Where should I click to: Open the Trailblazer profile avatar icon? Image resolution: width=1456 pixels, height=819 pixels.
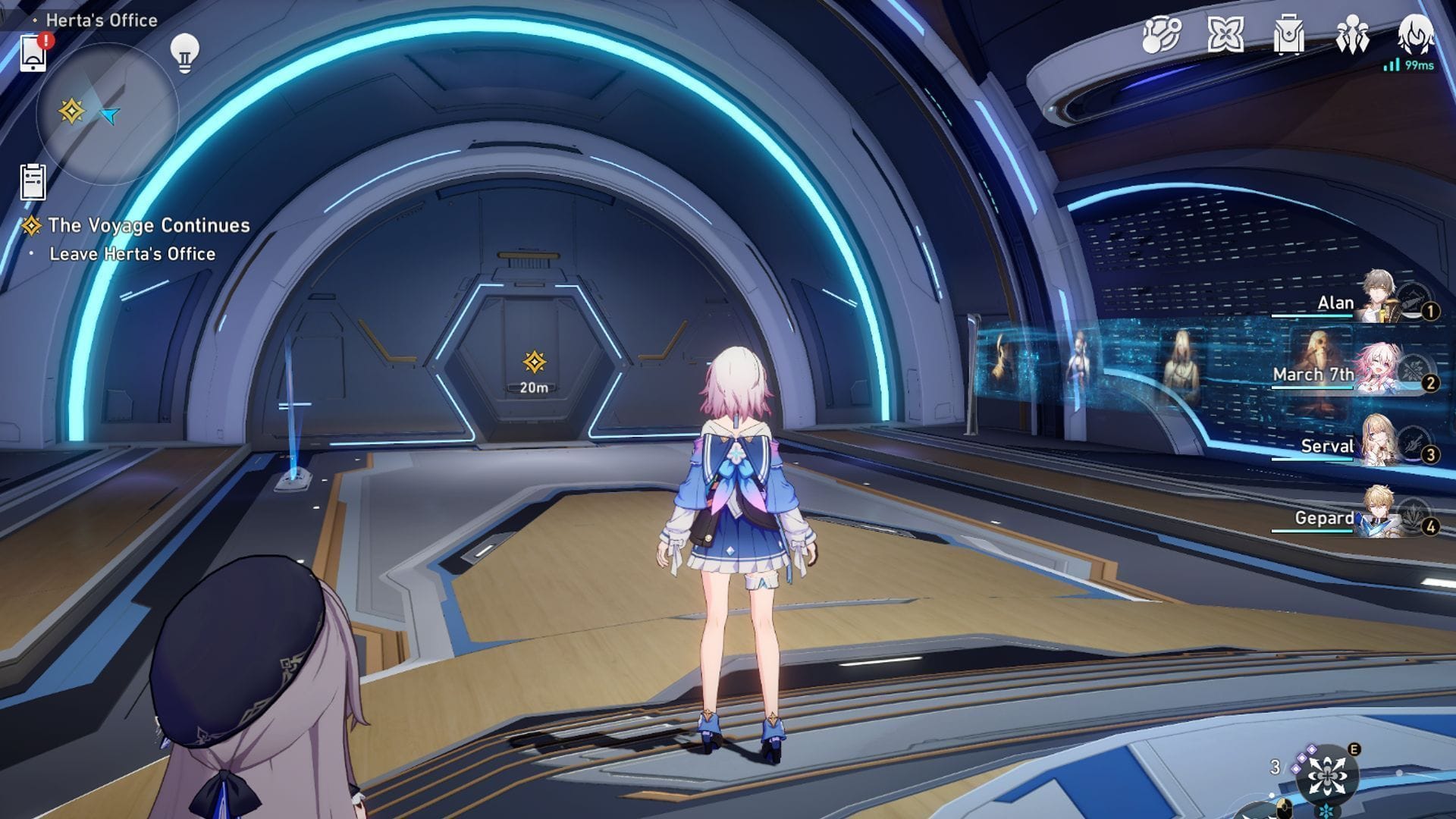(1415, 32)
